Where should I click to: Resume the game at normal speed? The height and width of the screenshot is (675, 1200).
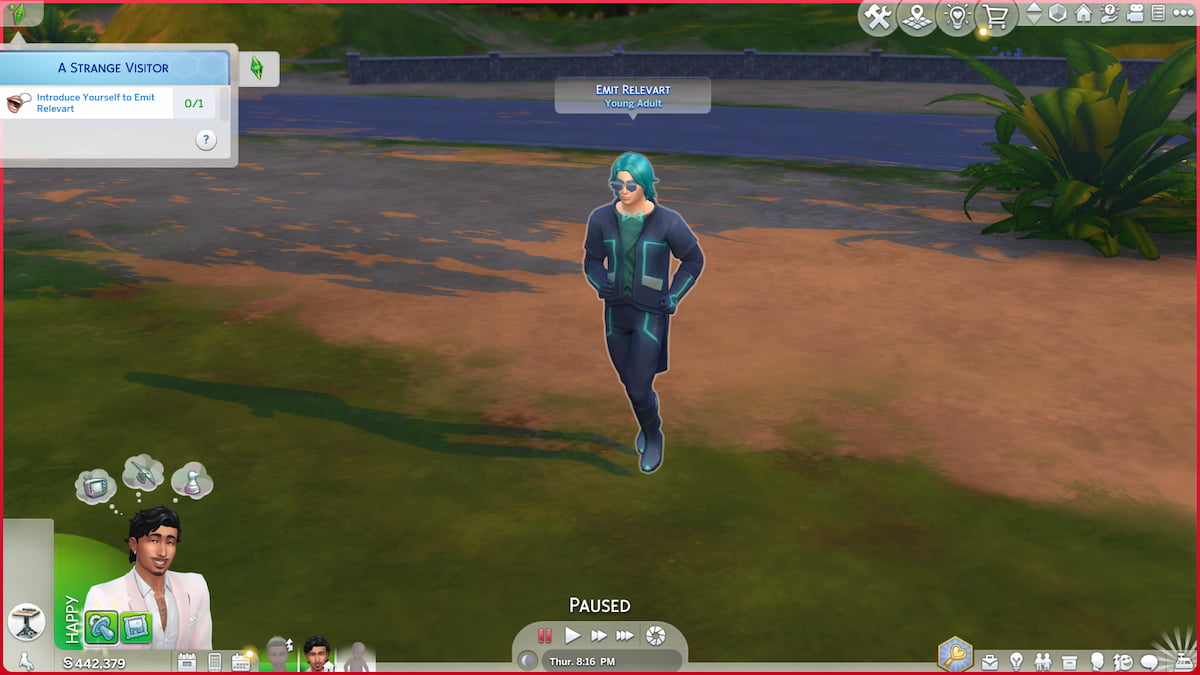572,635
